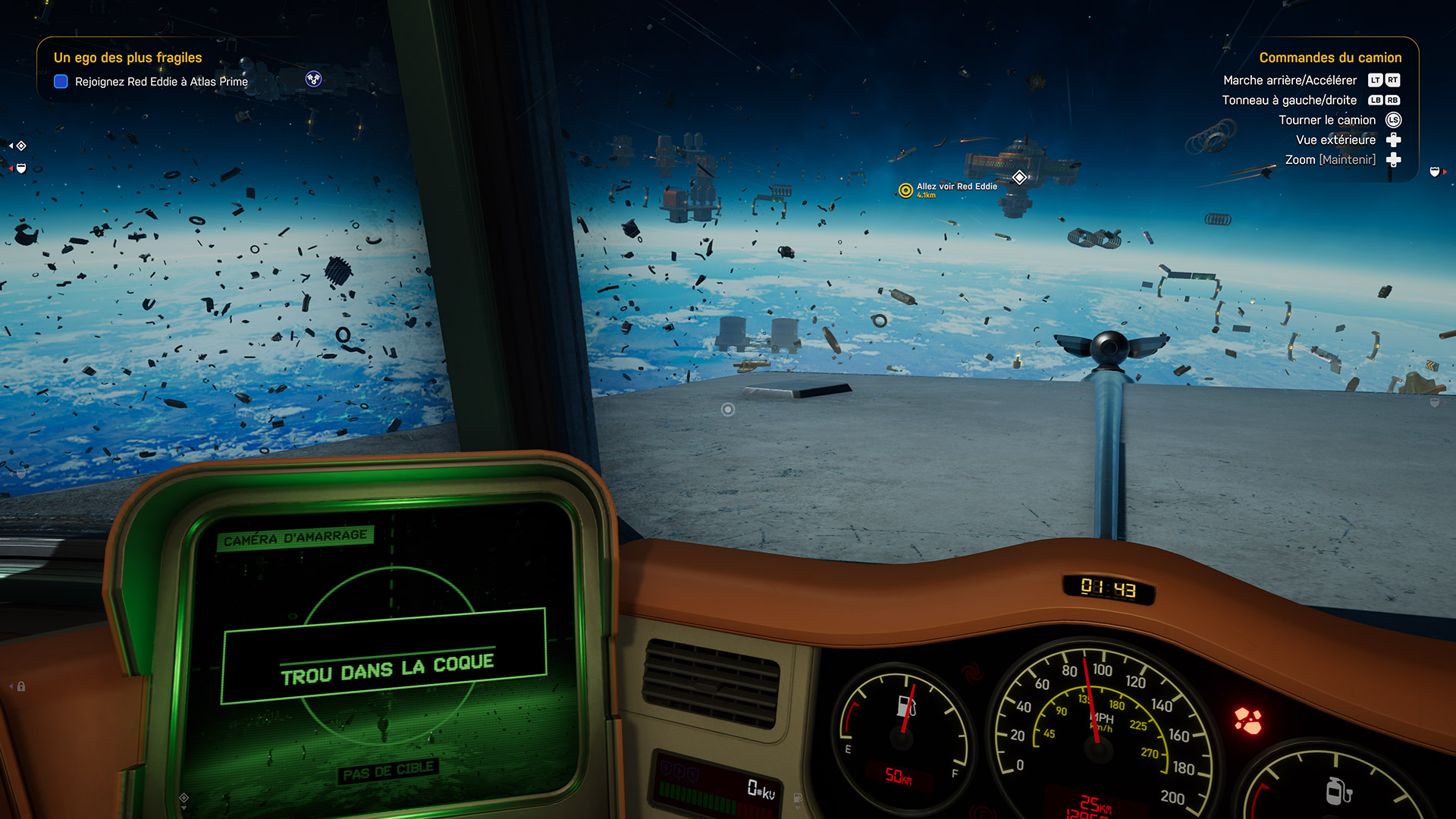
Task: Select the yellow 'Allez voir Red Eddie' waypoint
Action: pos(905,190)
